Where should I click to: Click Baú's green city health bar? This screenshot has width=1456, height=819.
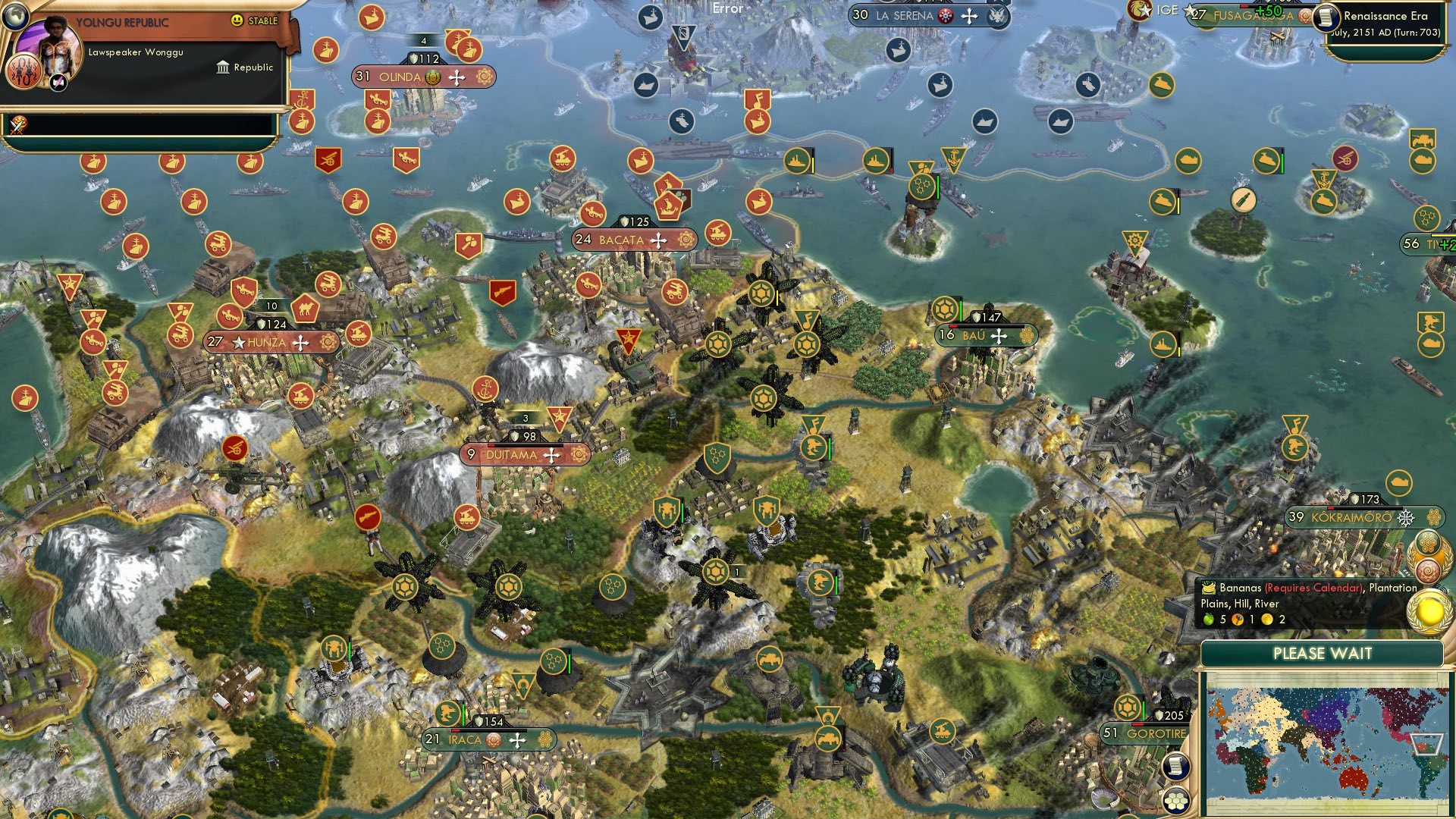click(961, 310)
